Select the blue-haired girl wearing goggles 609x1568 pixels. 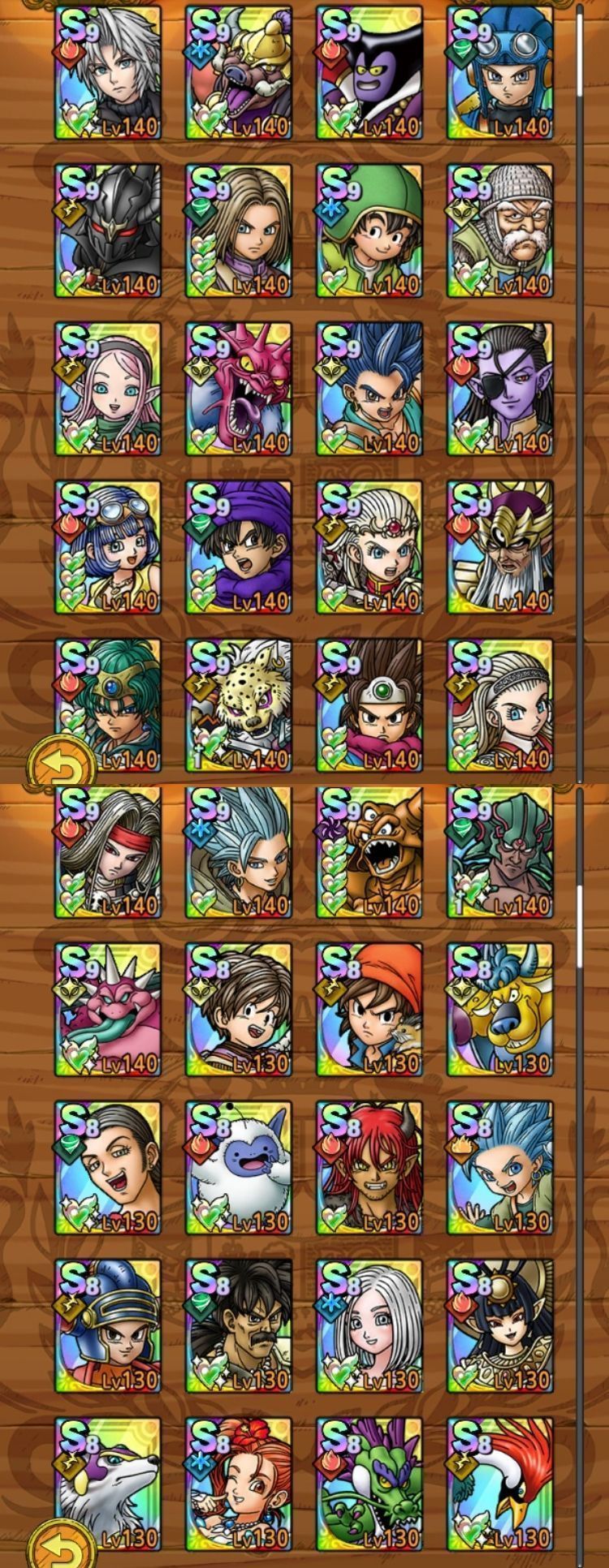(x=108, y=548)
